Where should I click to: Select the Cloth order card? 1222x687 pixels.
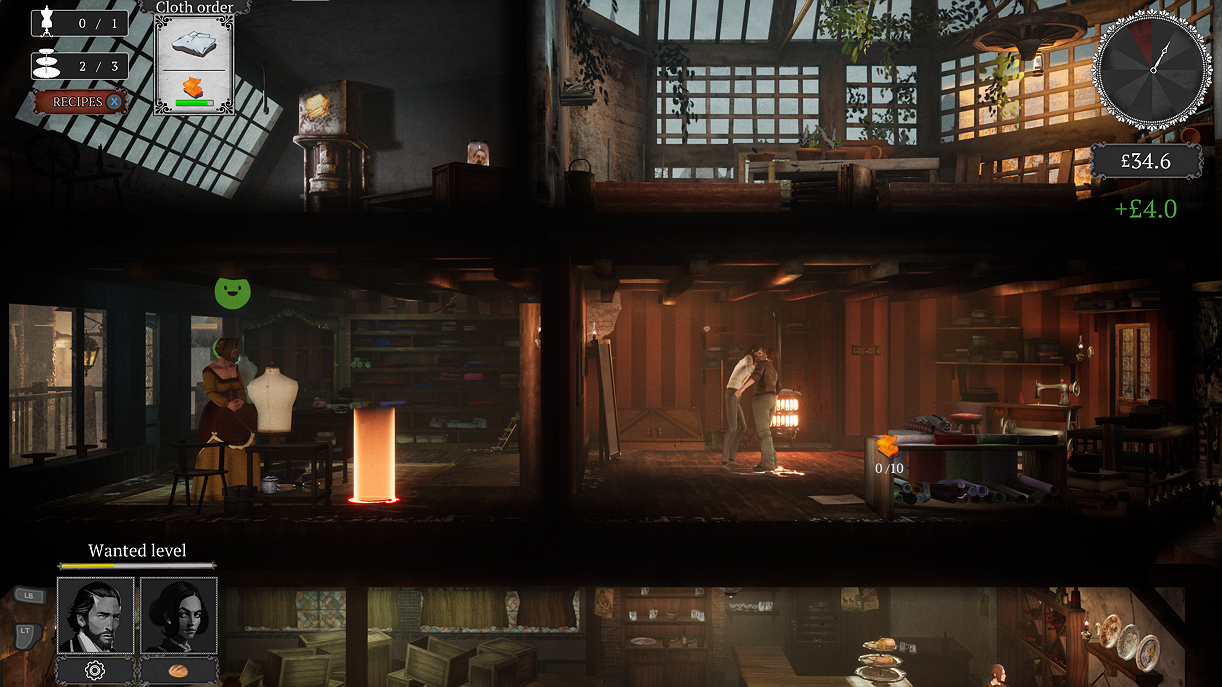pos(194,62)
